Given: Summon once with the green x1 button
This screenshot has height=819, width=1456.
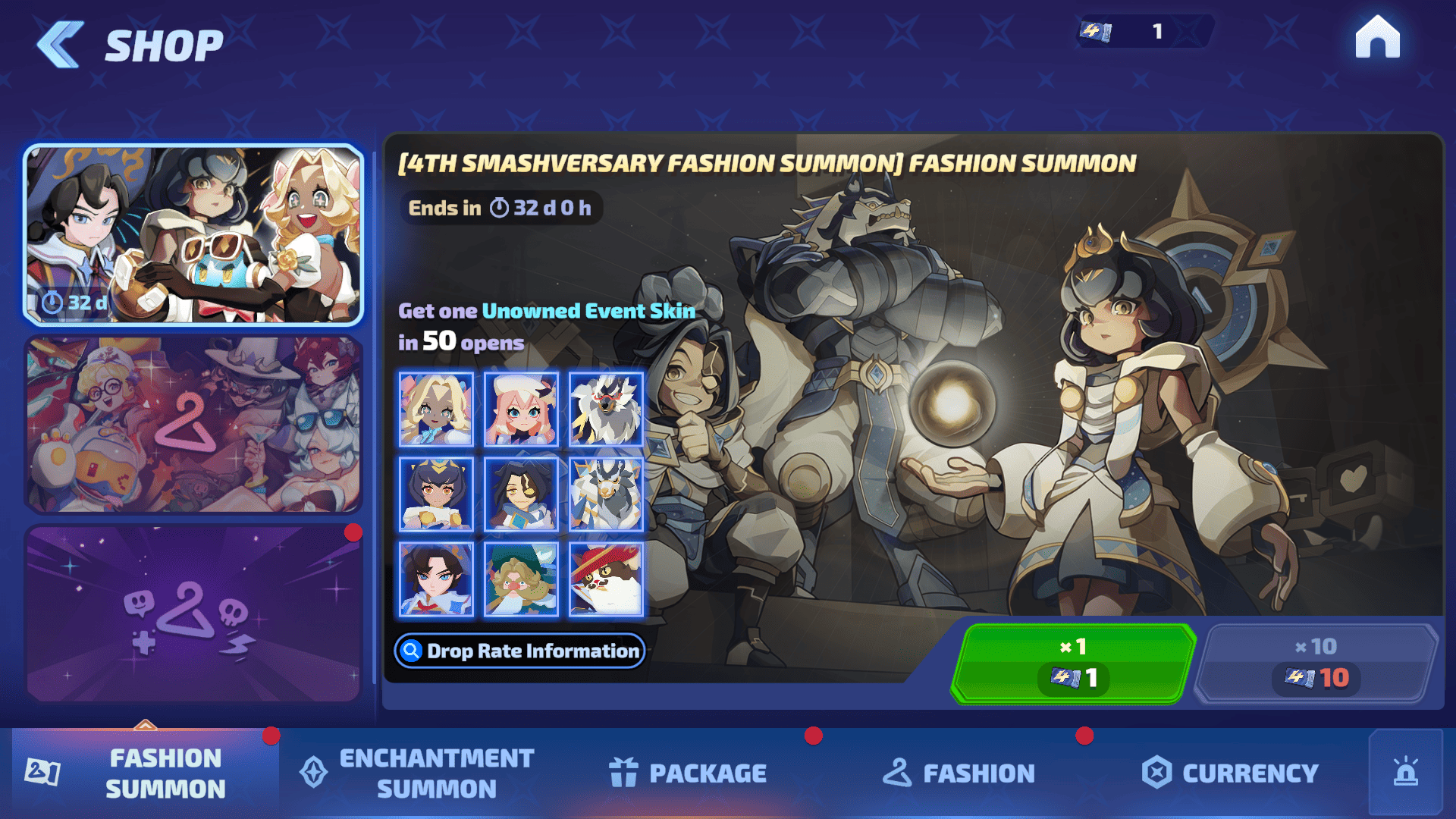Looking at the screenshot, I should click(1072, 664).
